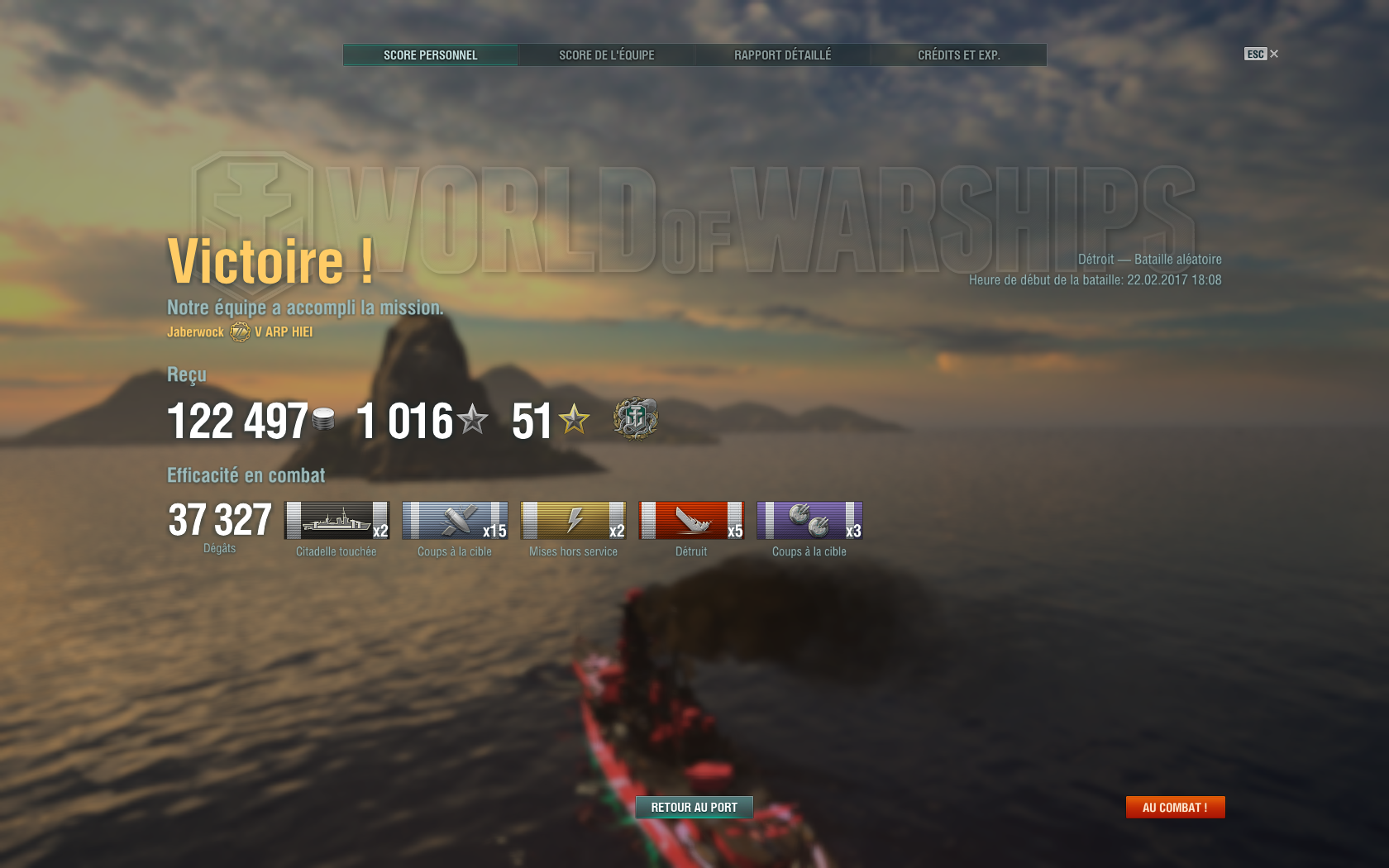Click the Citadelle touchée ribbon

337,520
